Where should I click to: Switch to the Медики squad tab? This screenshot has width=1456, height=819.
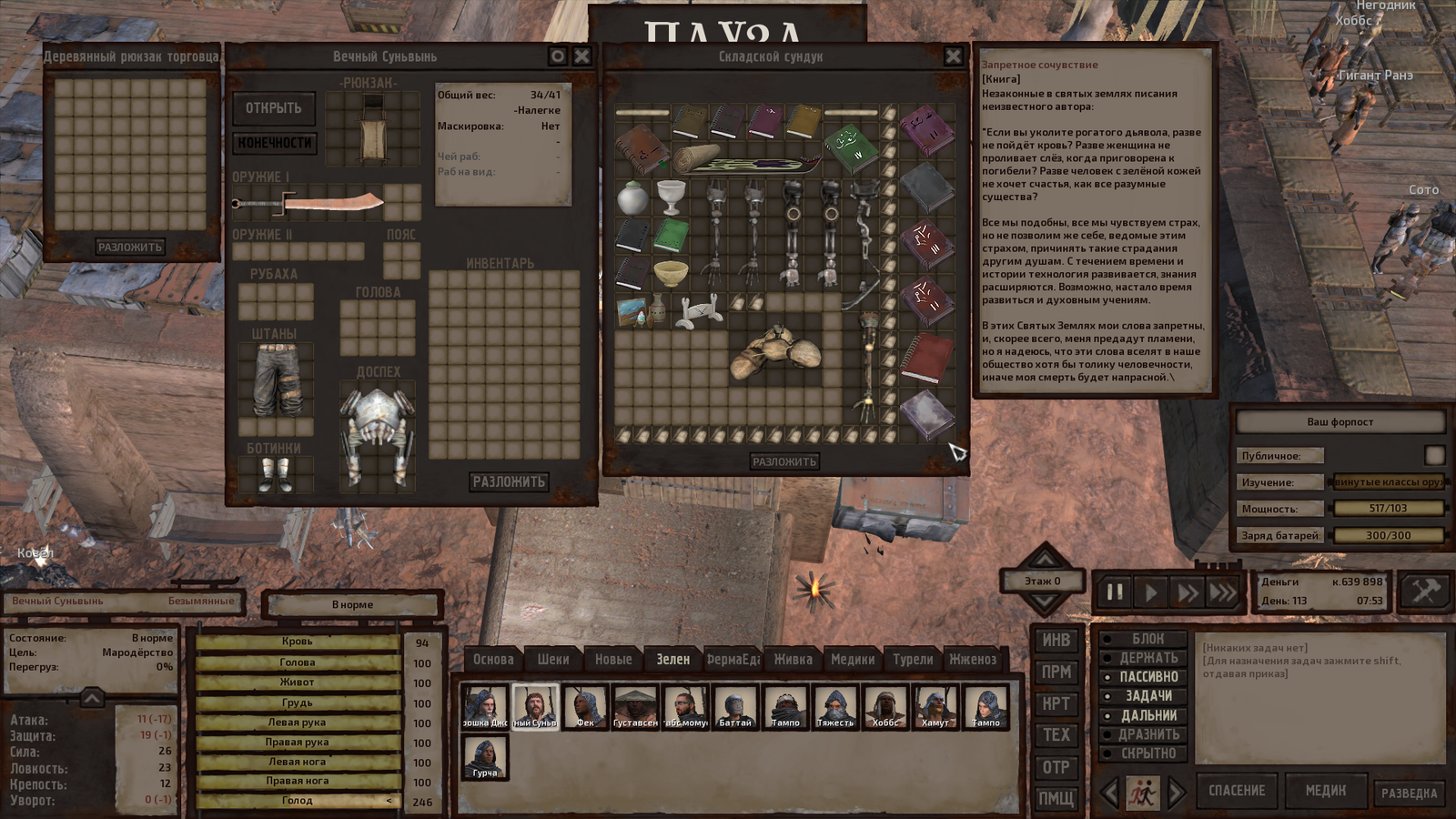click(x=853, y=660)
